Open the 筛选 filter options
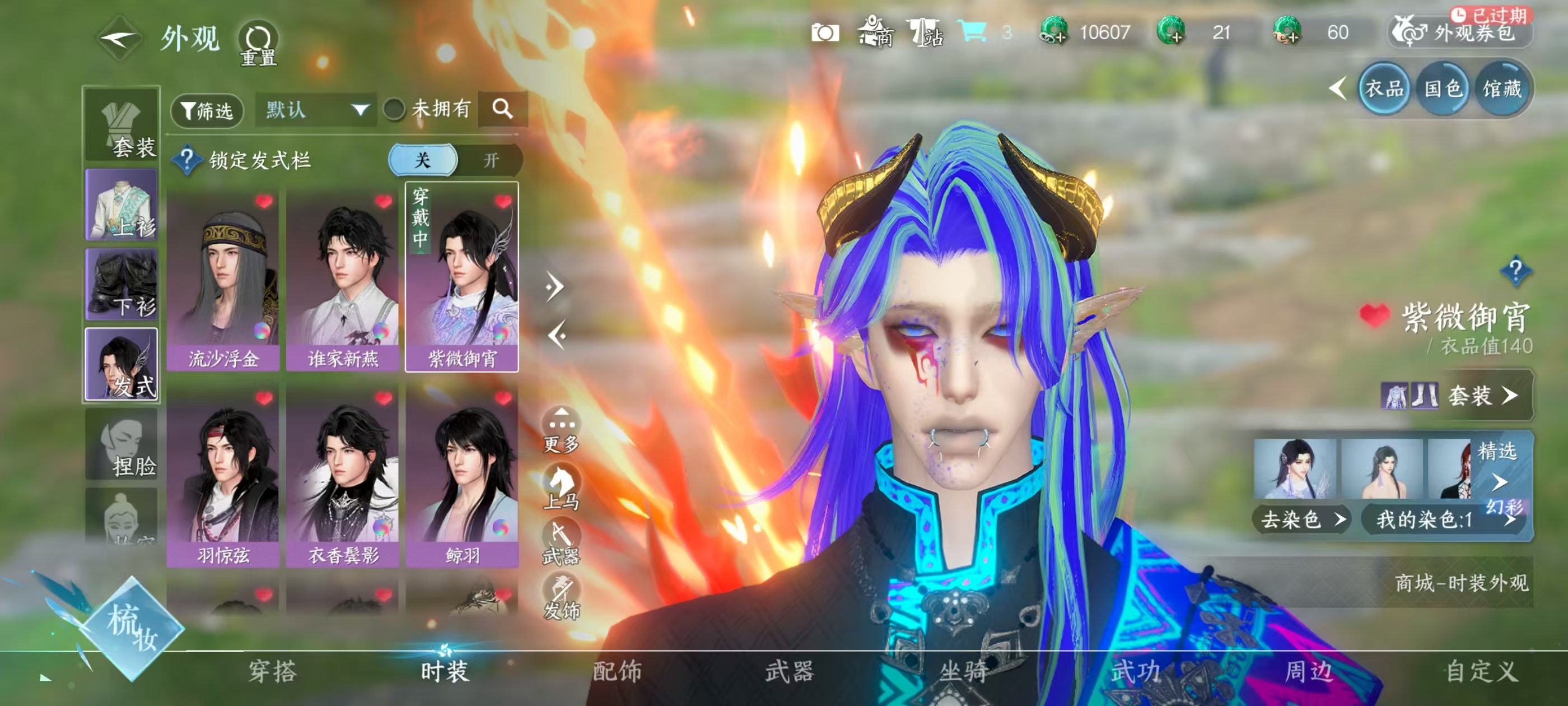 207,110
